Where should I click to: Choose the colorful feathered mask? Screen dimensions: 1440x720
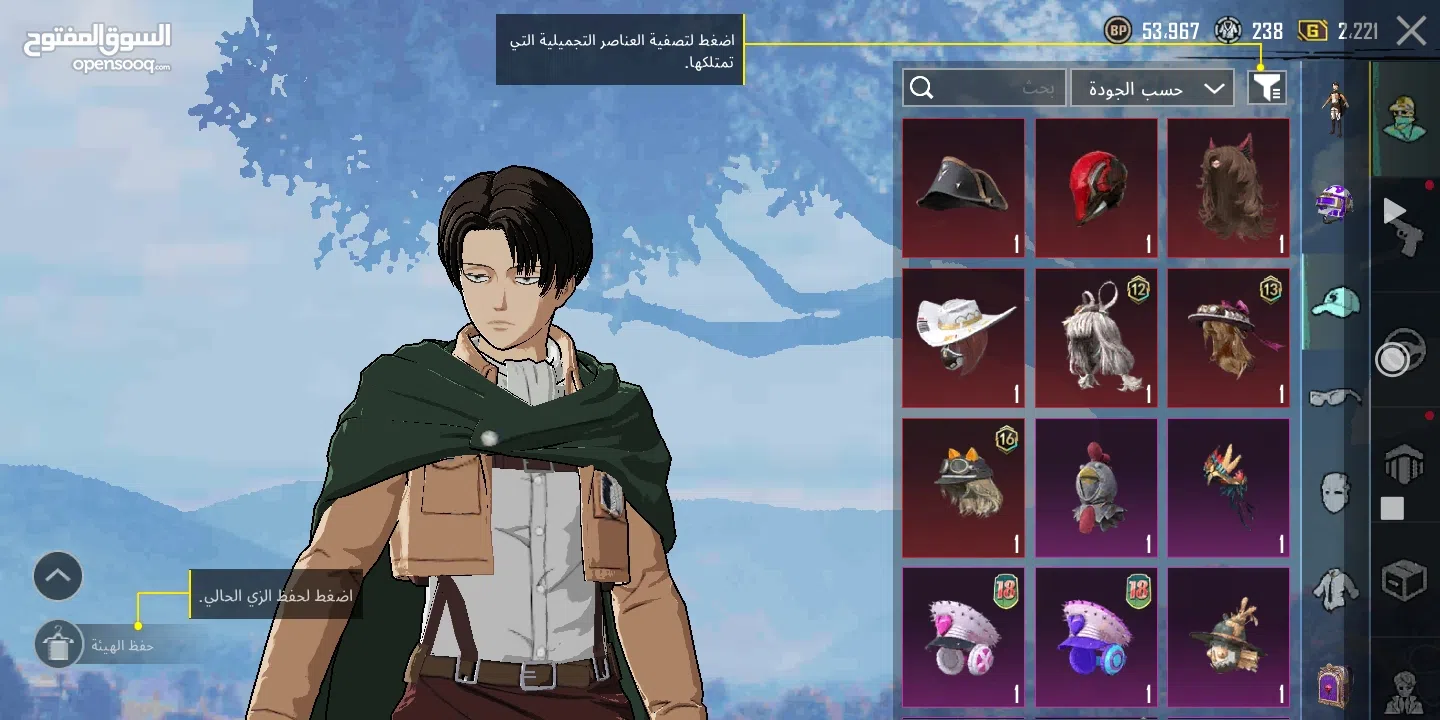point(1228,488)
